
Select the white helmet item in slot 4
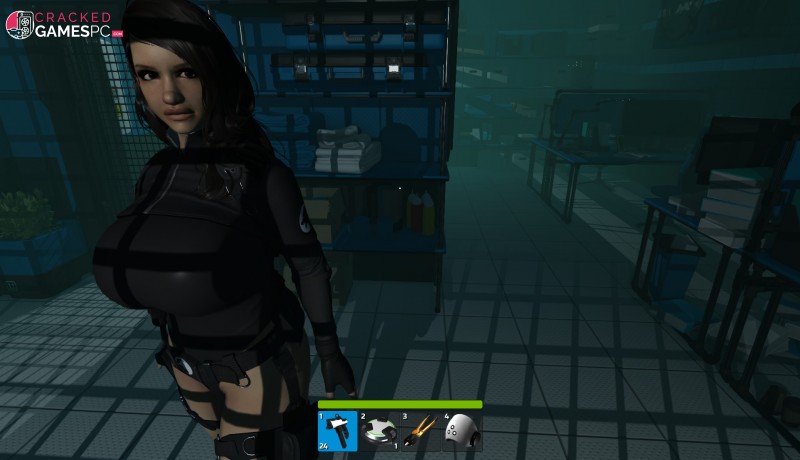[462, 431]
